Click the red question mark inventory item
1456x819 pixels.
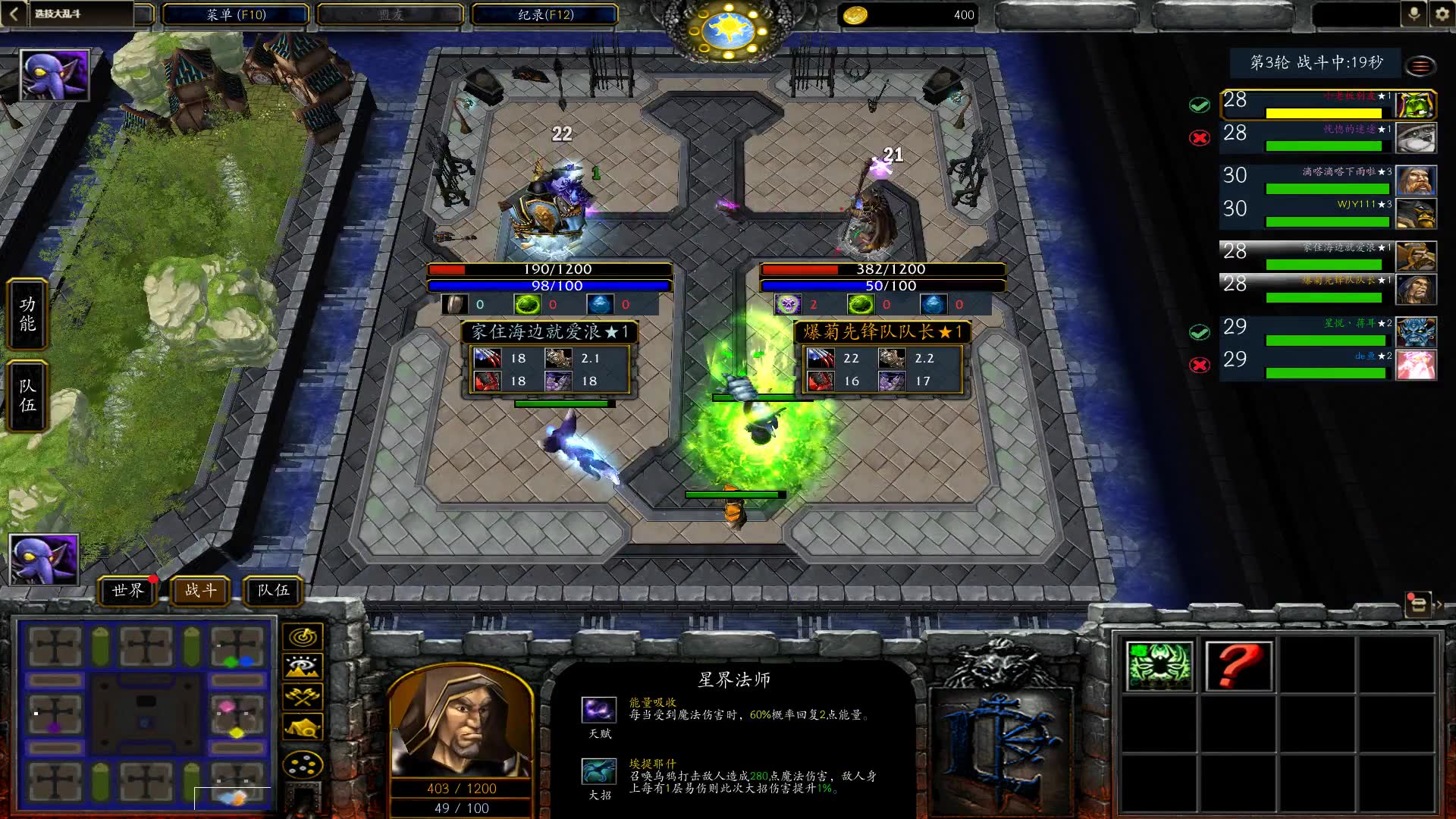(x=1239, y=665)
